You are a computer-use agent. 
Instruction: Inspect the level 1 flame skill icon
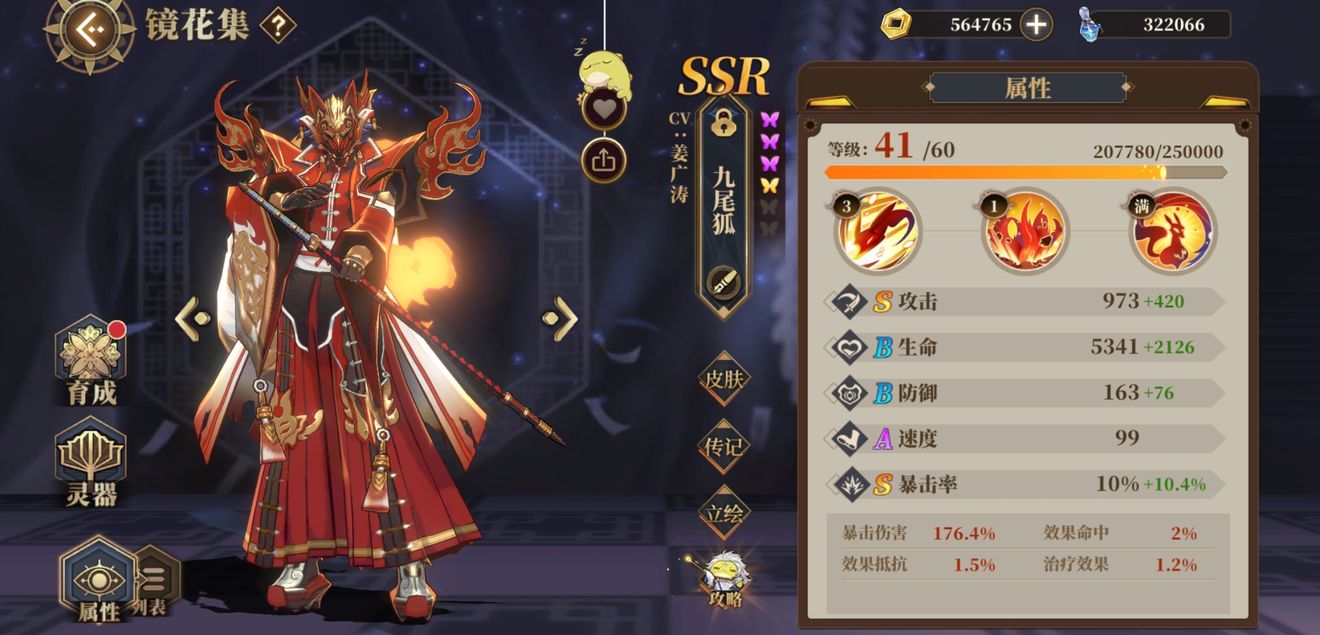(1025, 232)
